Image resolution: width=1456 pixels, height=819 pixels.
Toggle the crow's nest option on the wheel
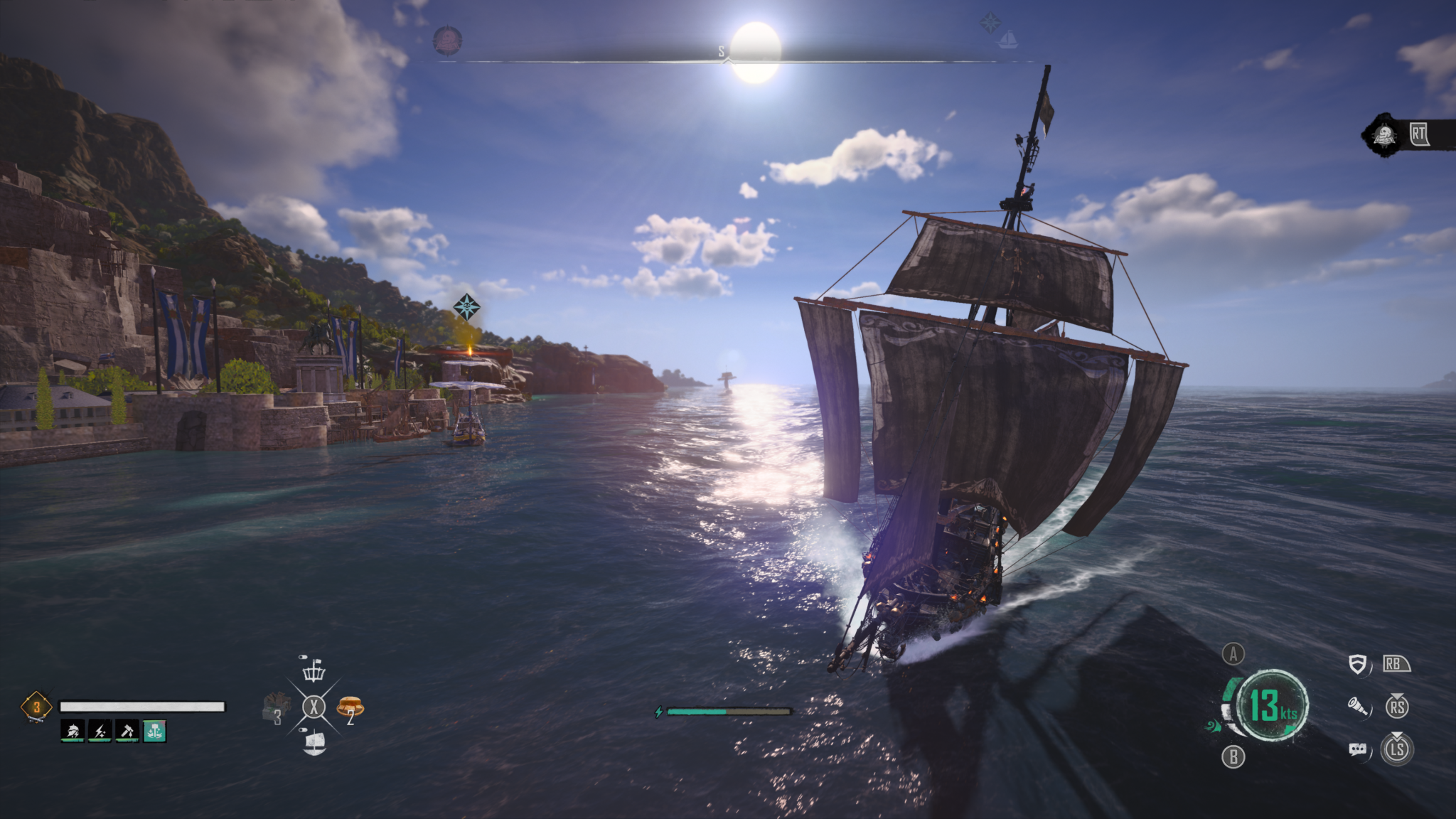314,670
